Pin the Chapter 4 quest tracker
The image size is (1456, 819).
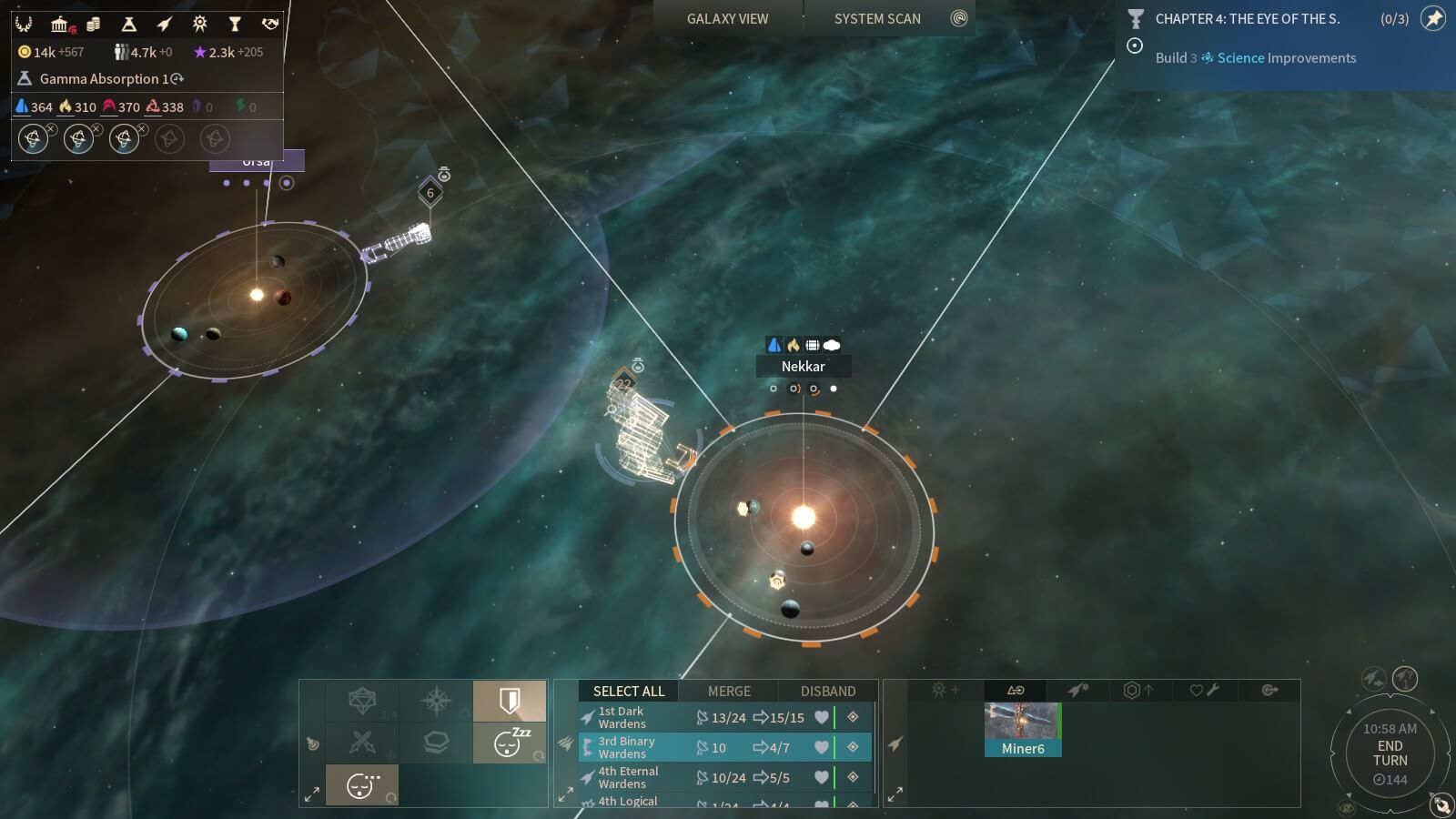tap(1433, 18)
